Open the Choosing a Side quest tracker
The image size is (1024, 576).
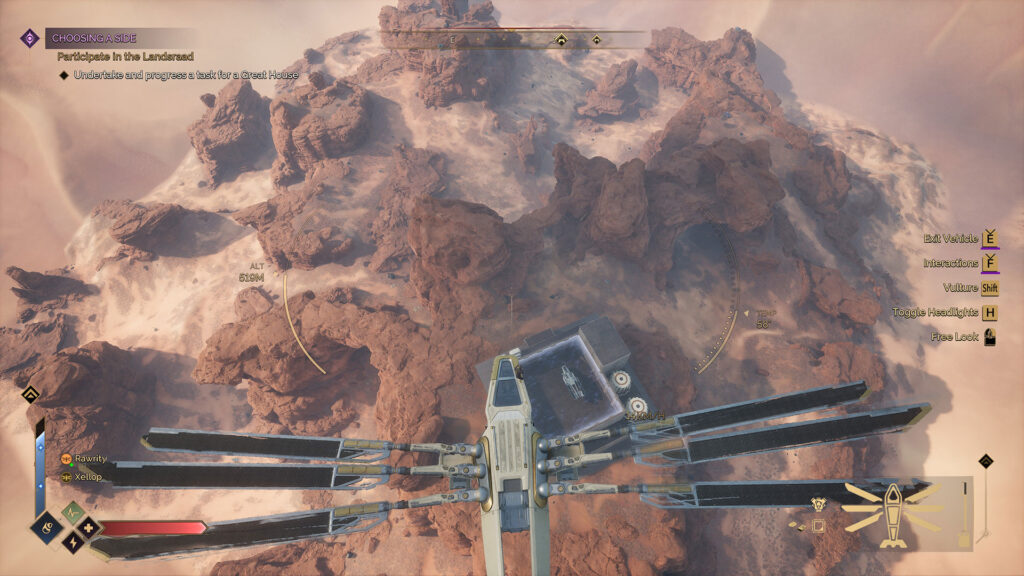[x=95, y=38]
